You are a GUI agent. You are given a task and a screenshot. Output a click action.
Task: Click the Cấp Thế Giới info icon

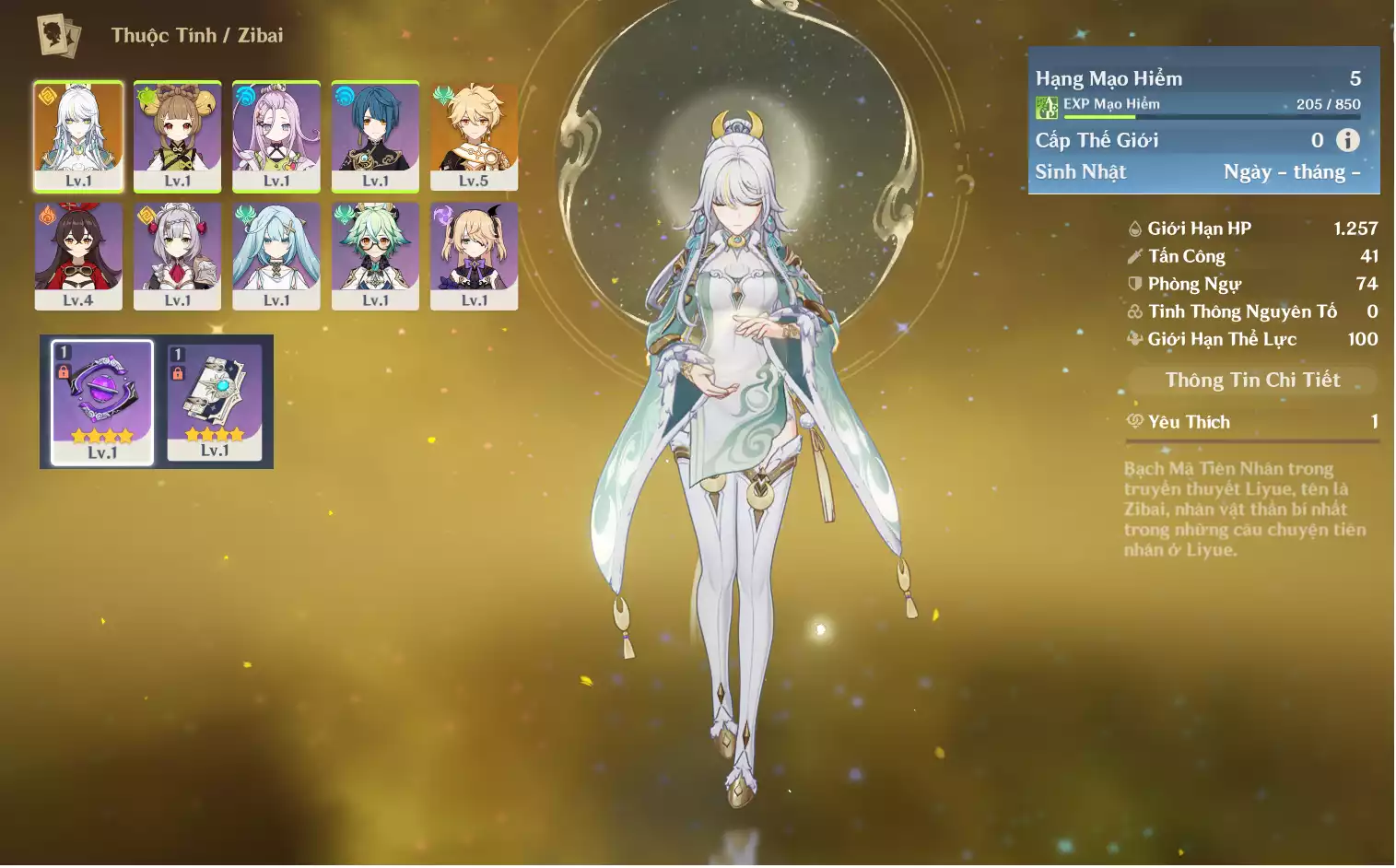[x=1347, y=140]
